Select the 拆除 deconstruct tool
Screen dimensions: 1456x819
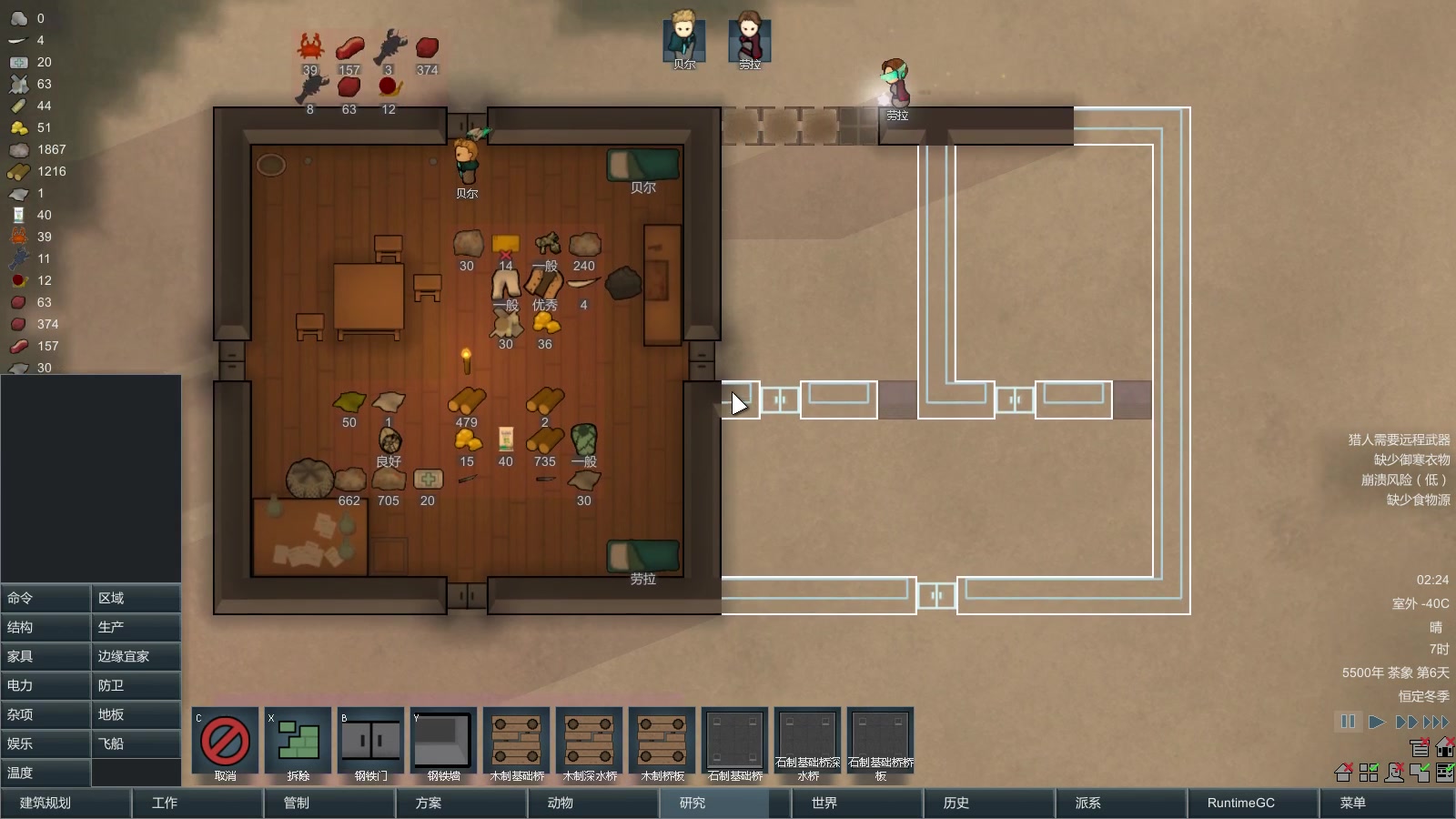click(x=298, y=745)
